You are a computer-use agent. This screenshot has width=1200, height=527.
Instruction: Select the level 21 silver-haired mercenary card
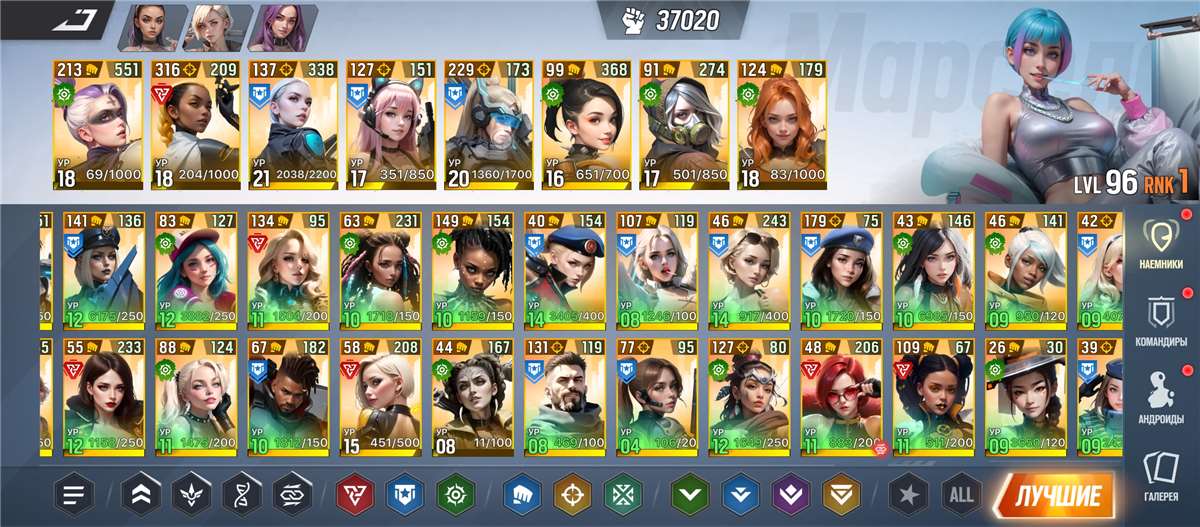(x=292, y=125)
